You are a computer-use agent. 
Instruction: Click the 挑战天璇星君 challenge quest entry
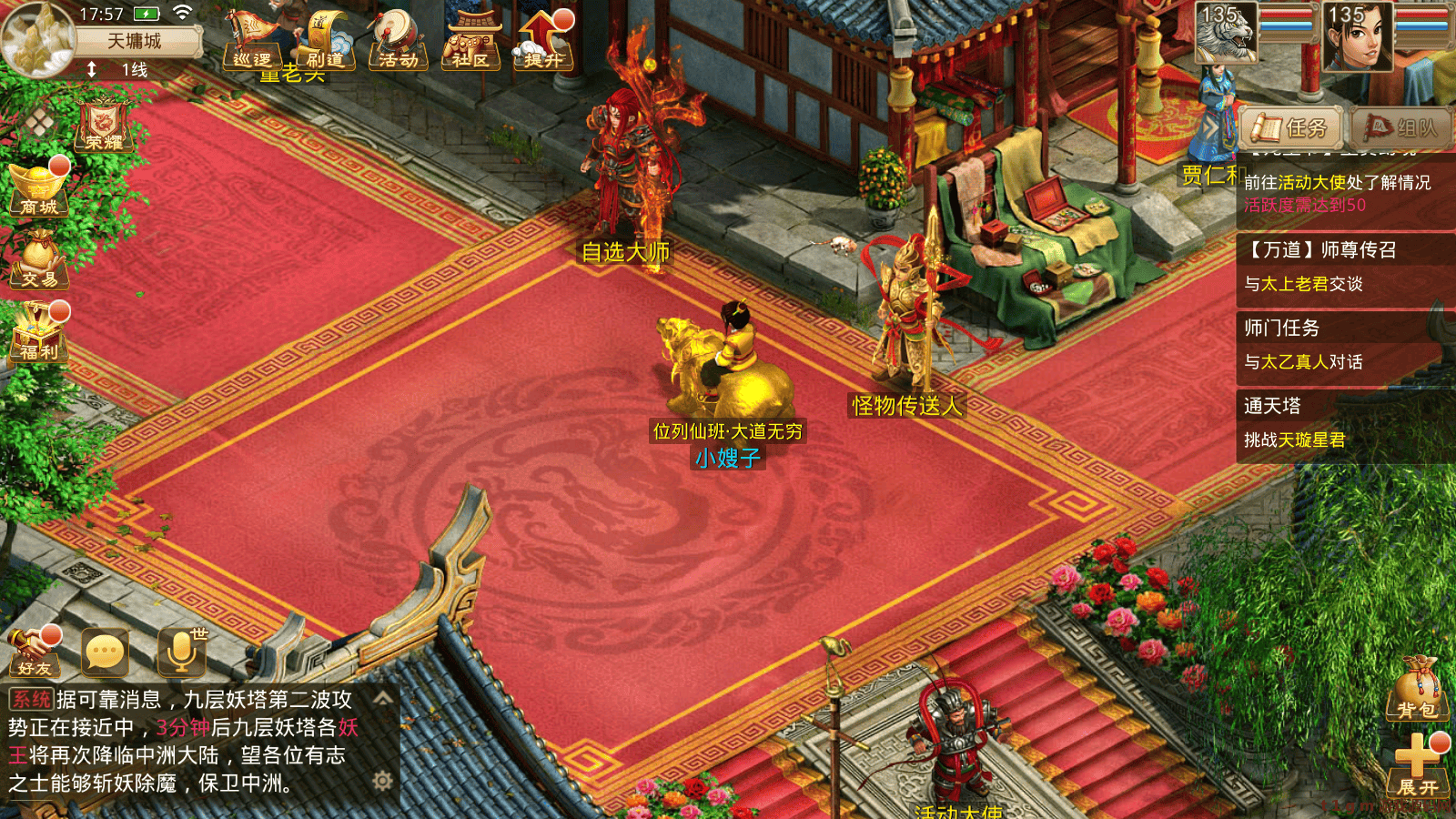coord(1293,440)
